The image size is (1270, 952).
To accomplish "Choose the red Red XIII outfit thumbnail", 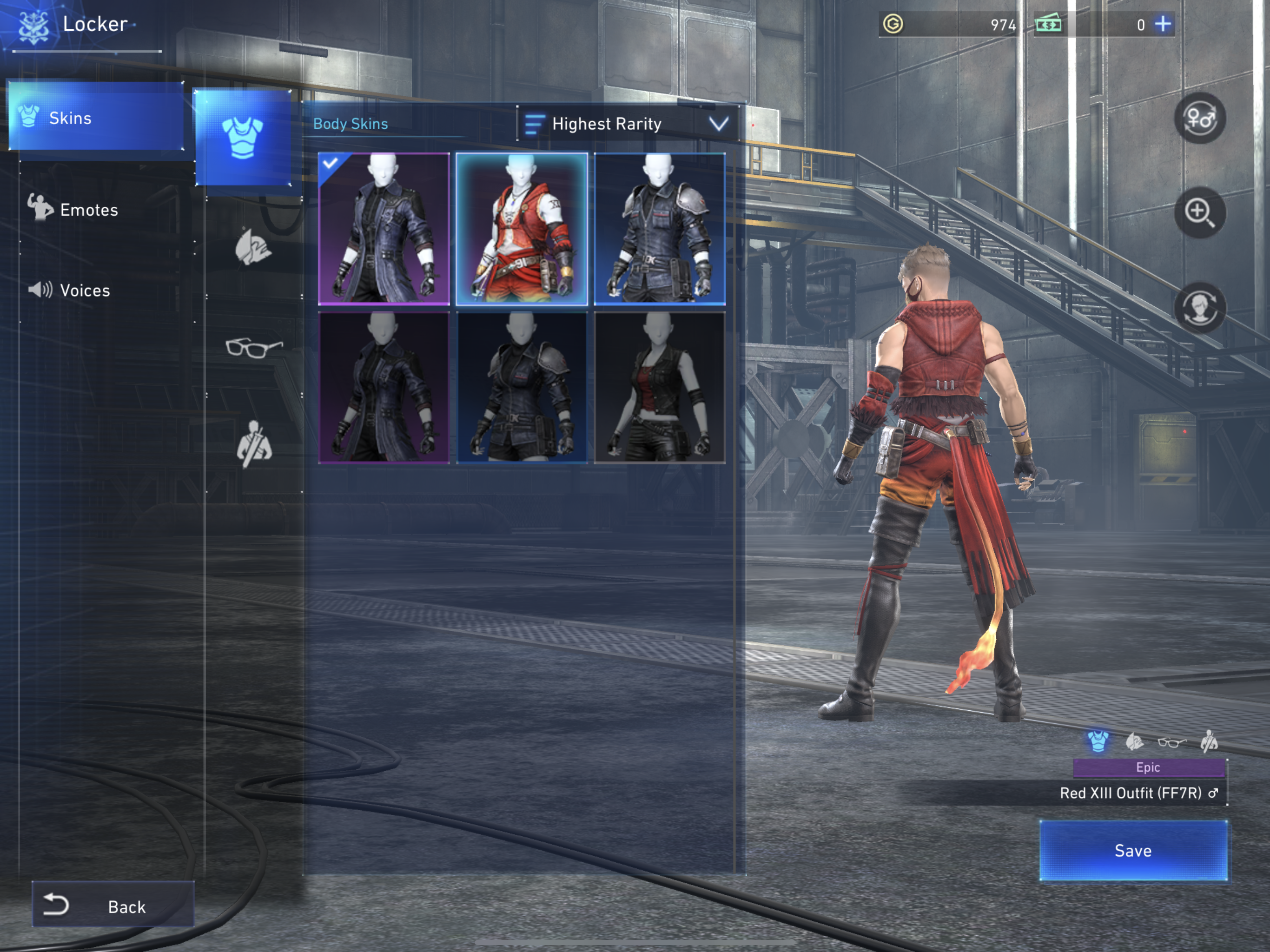I will click(x=521, y=228).
